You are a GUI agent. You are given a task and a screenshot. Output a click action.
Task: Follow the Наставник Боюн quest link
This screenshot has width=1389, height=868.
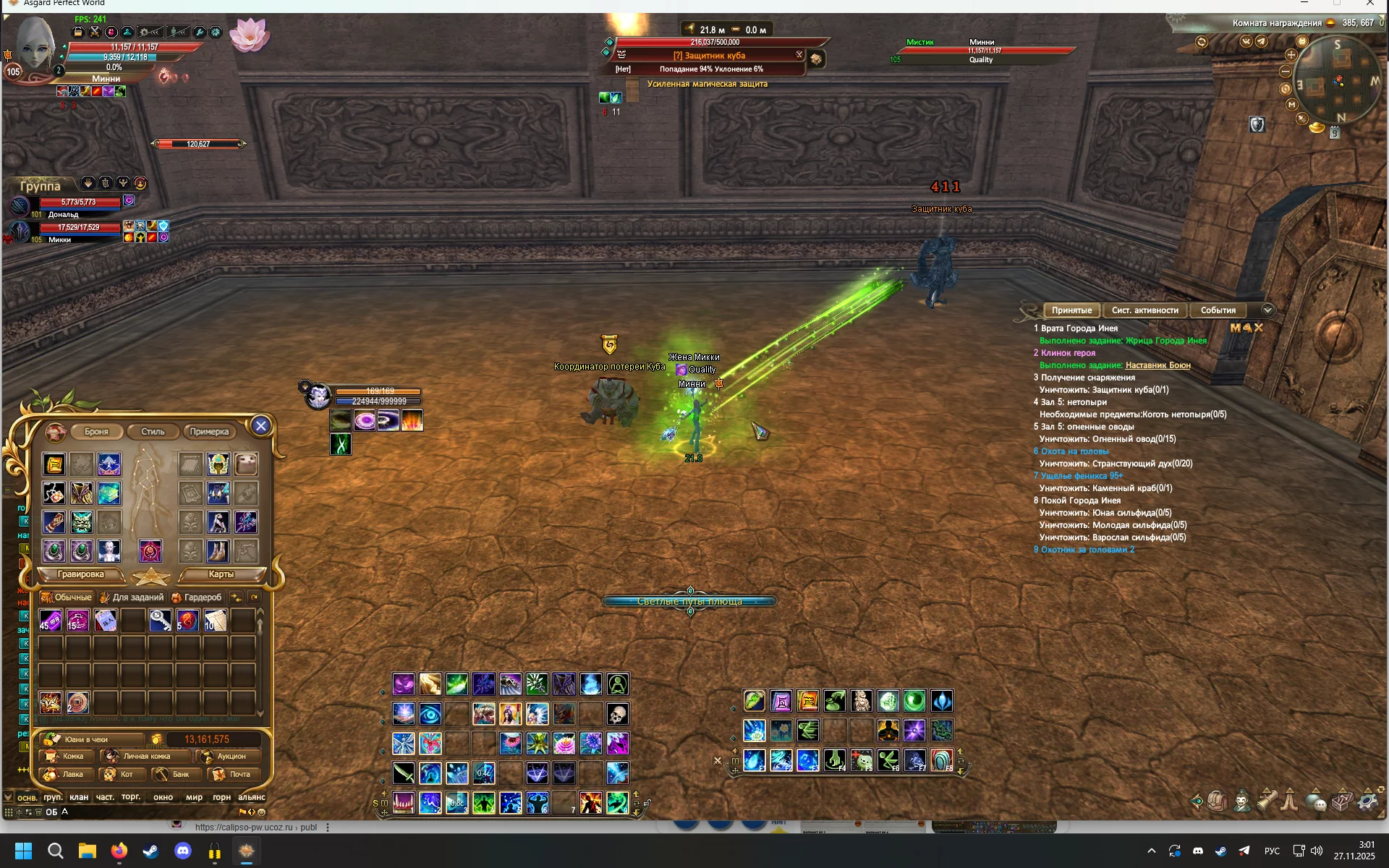(1157, 365)
